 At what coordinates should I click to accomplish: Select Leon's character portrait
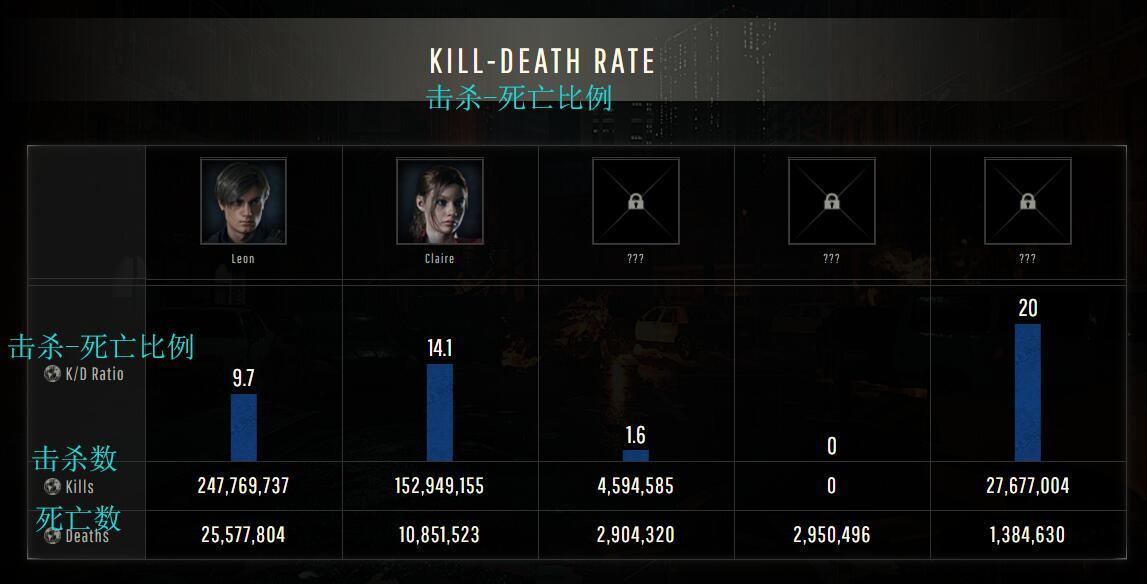pos(243,202)
